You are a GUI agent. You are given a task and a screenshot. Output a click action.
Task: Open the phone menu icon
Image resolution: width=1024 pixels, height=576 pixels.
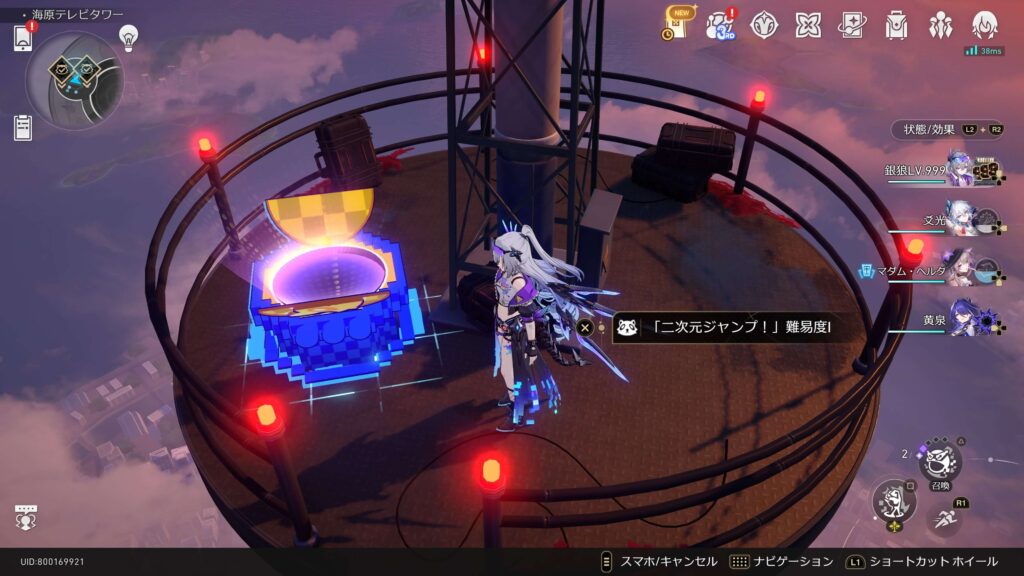tap(23, 38)
